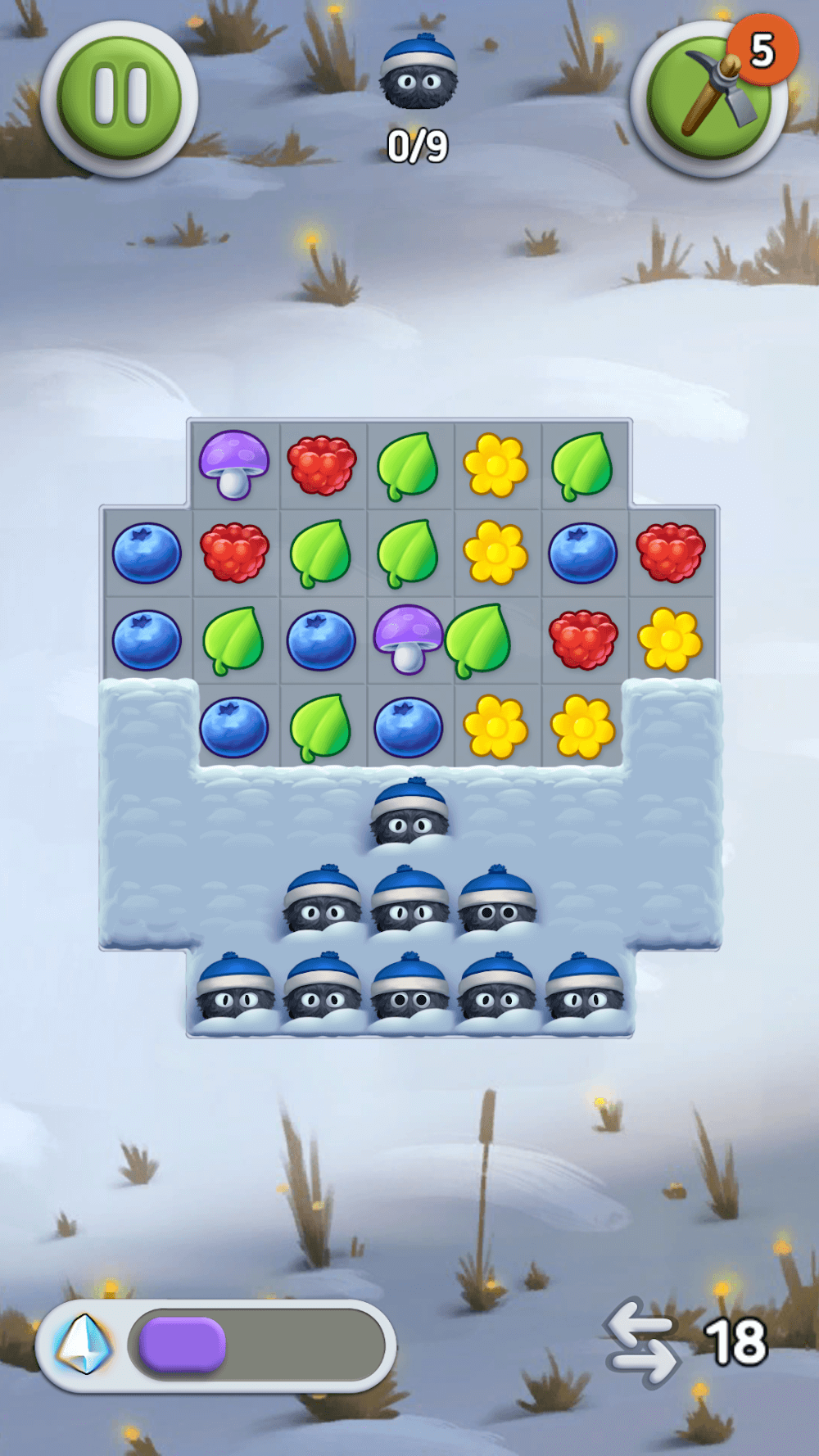Choose the raspberry tile in the top row
This screenshot has height=1456, width=819.
click(x=322, y=465)
